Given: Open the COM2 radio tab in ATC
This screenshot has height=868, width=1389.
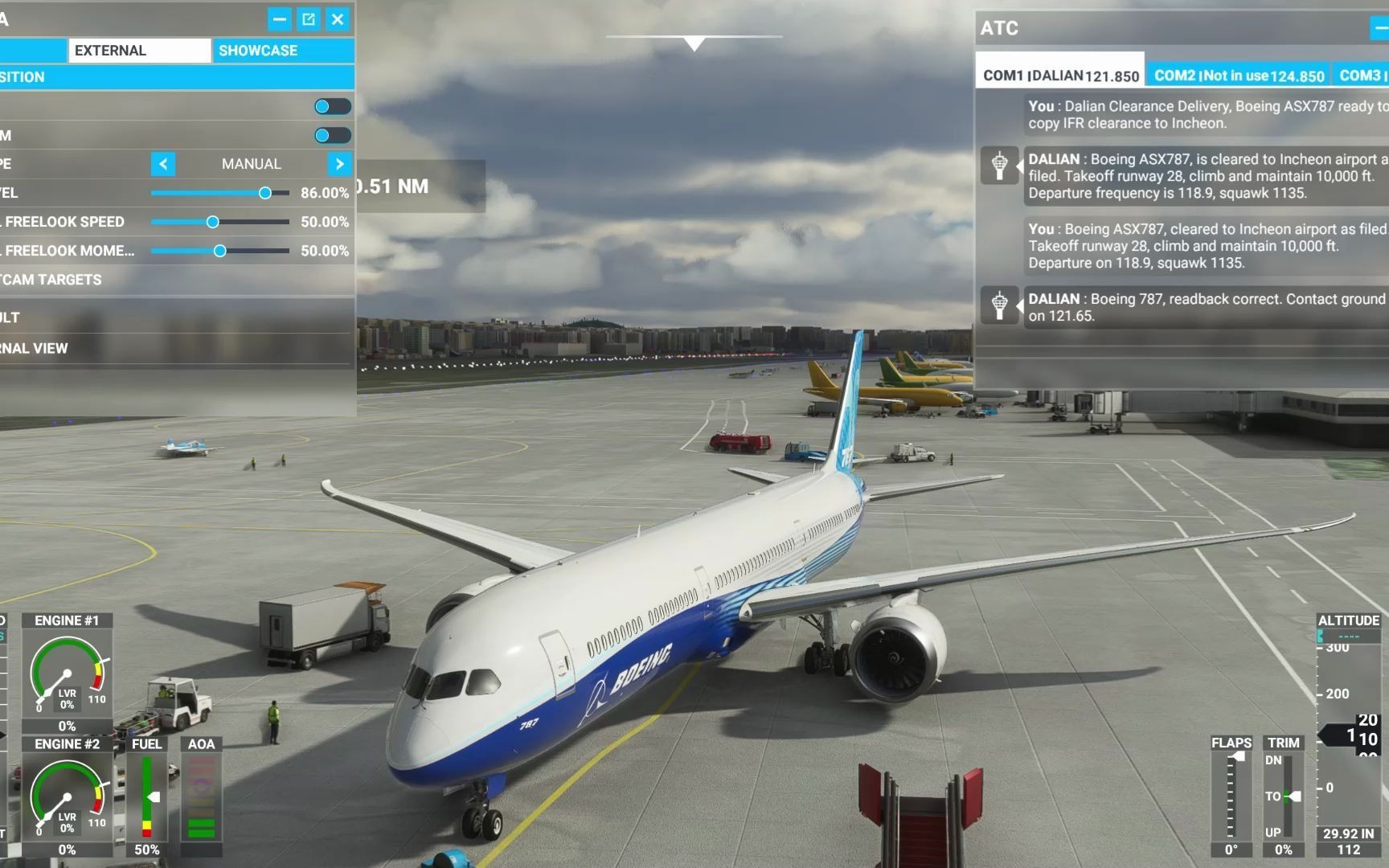Looking at the screenshot, I should point(1238,74).
